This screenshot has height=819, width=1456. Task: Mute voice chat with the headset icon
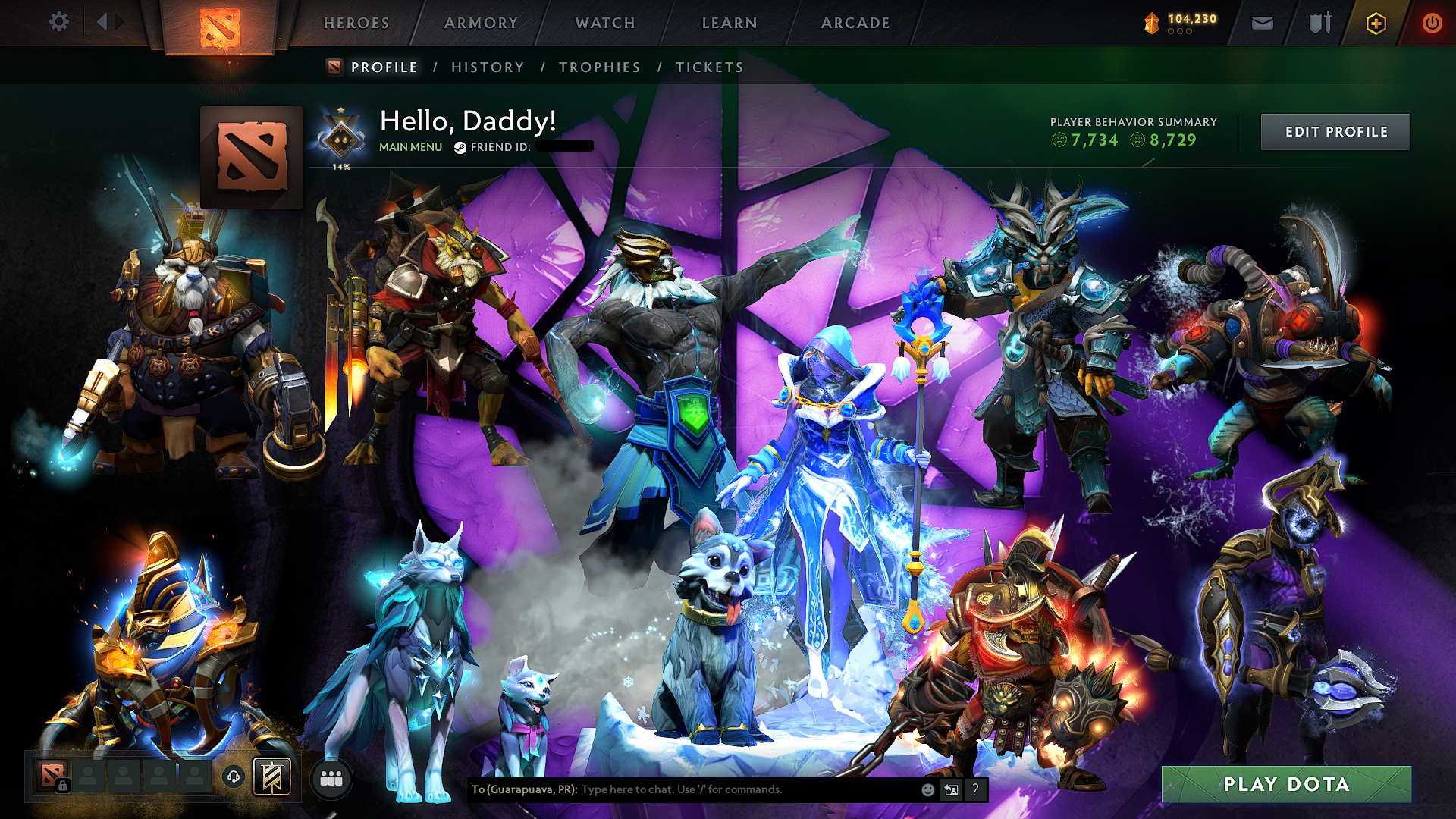coord(234,778)
